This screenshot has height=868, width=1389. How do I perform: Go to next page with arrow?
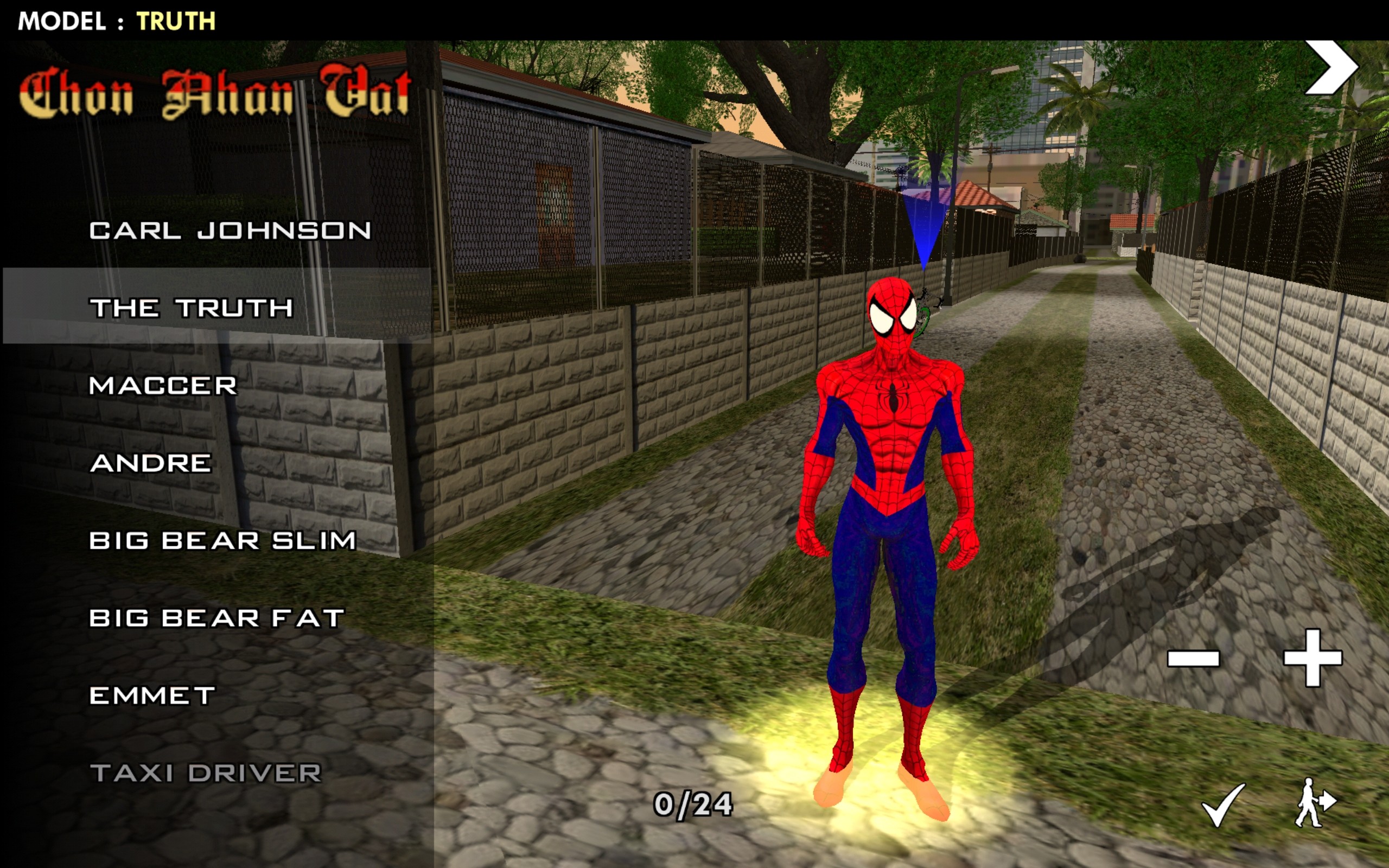[1330, 67]
